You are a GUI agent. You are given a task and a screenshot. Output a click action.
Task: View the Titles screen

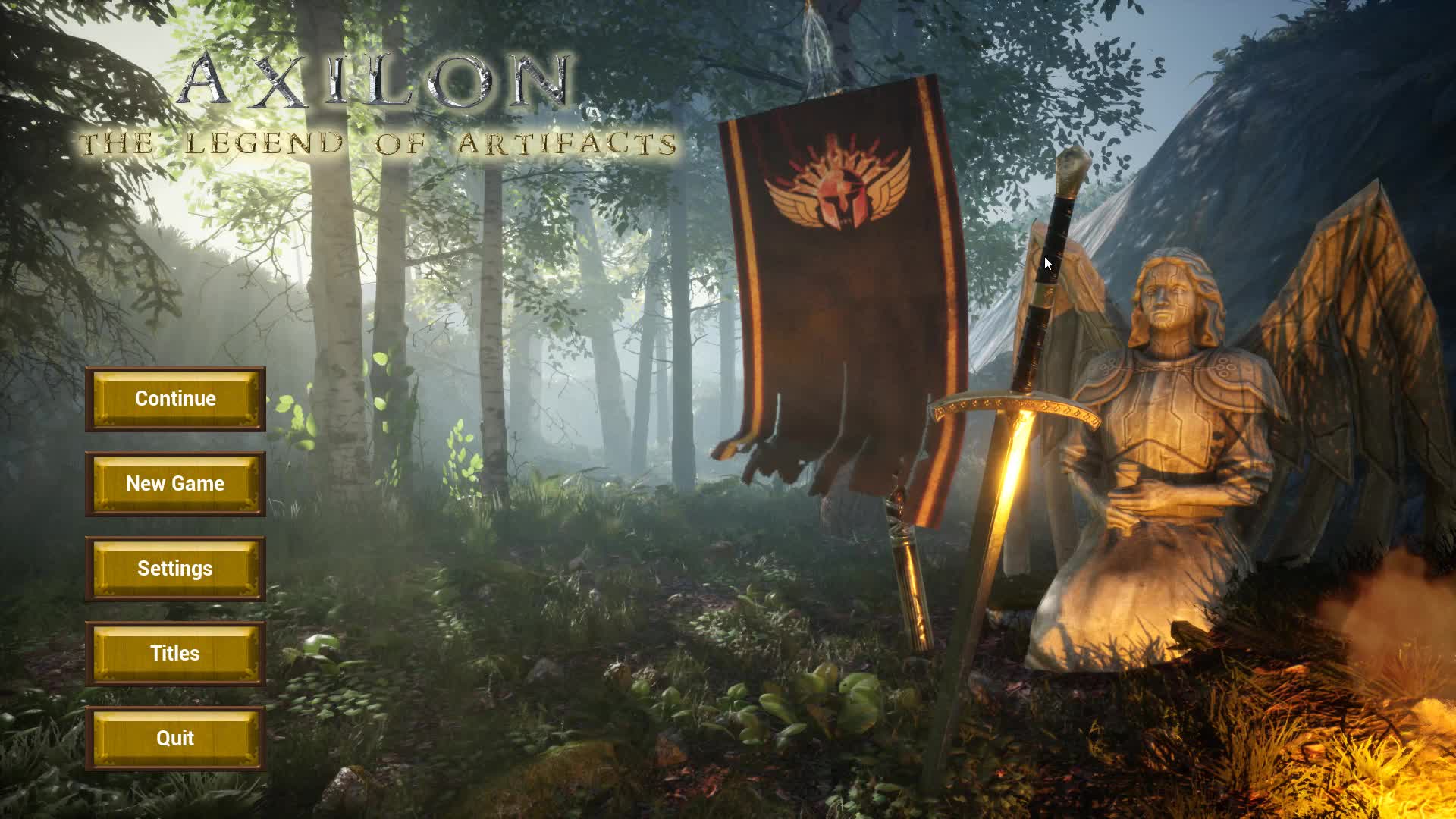tap(175, 653)
